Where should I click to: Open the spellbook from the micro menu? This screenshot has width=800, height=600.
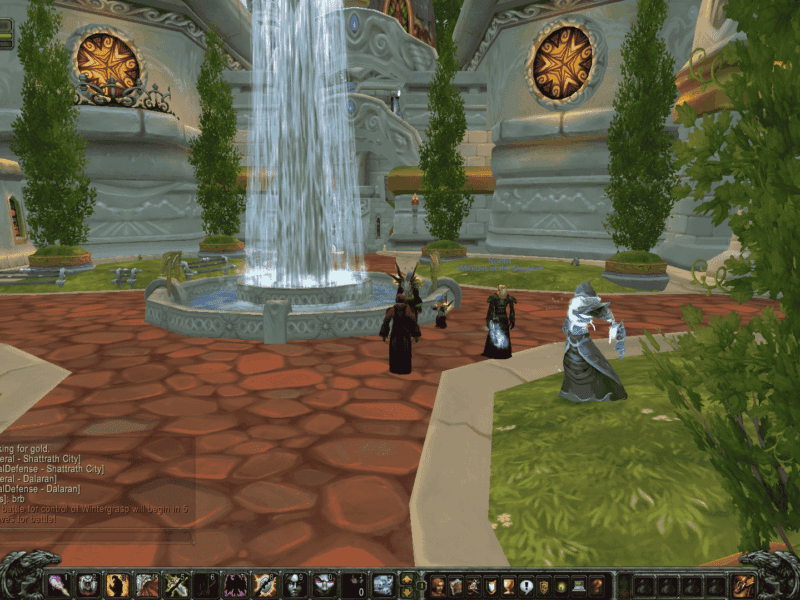tap(455, 585)
